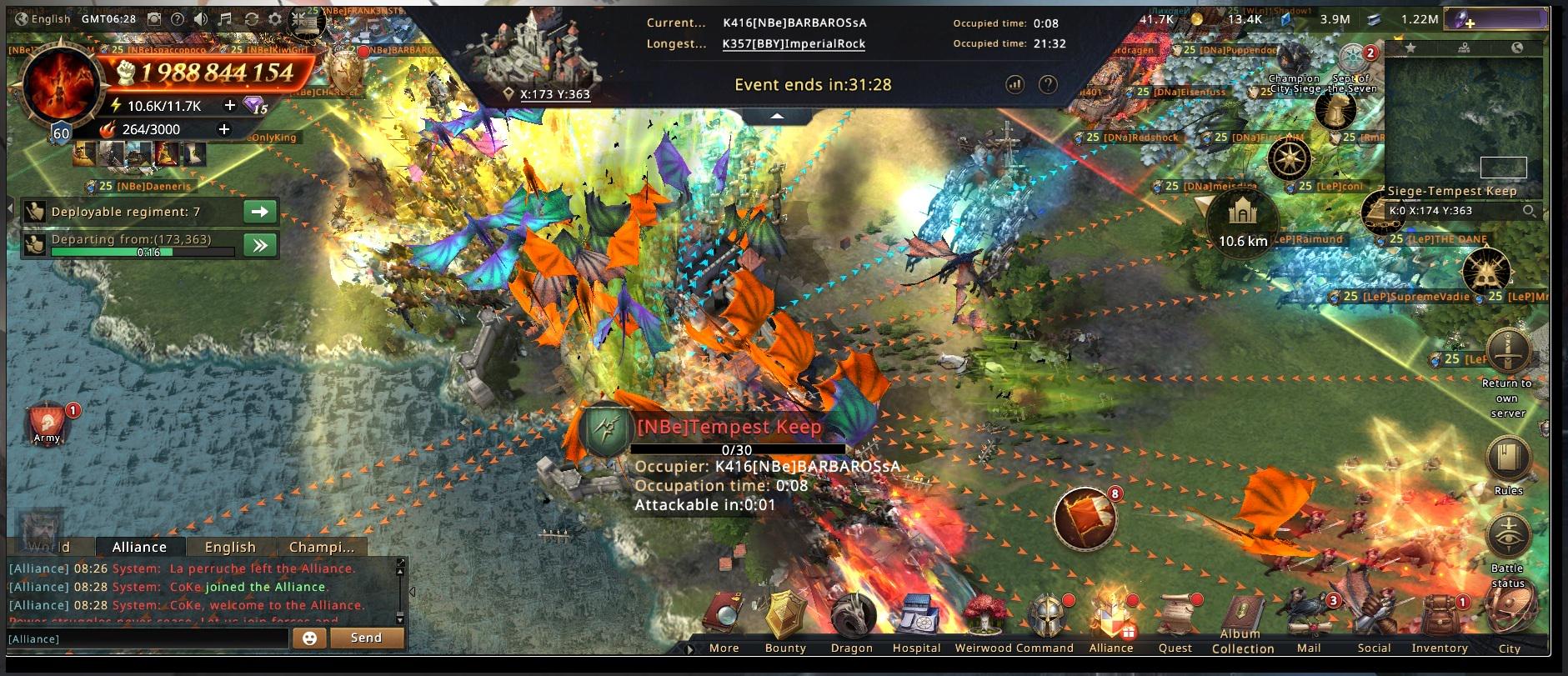Switch chat to the English tab
This screenshot has width=1568, height=676.
230,547
